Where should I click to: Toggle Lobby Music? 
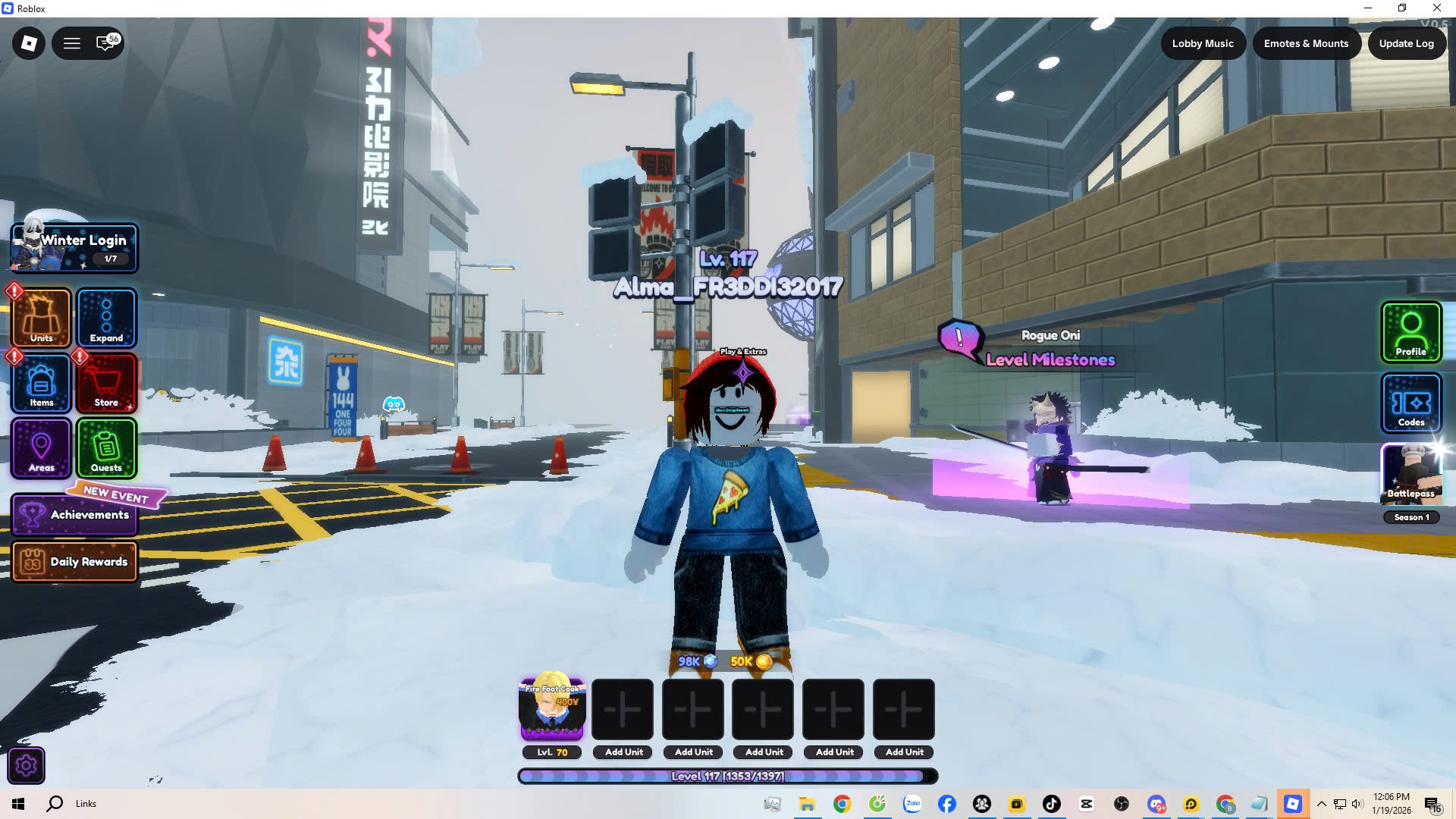1203,43
